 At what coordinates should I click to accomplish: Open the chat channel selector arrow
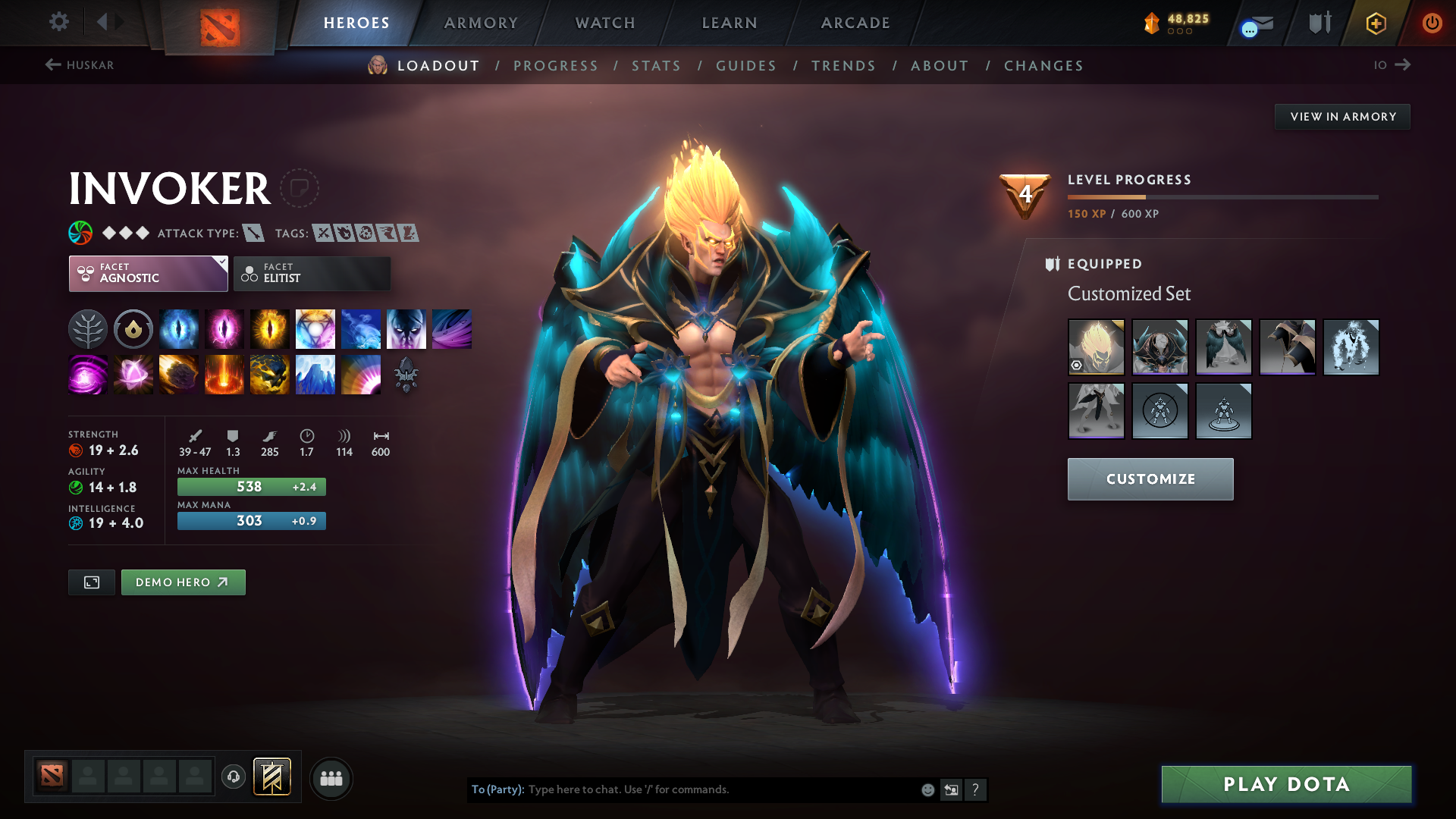point(952,789)
